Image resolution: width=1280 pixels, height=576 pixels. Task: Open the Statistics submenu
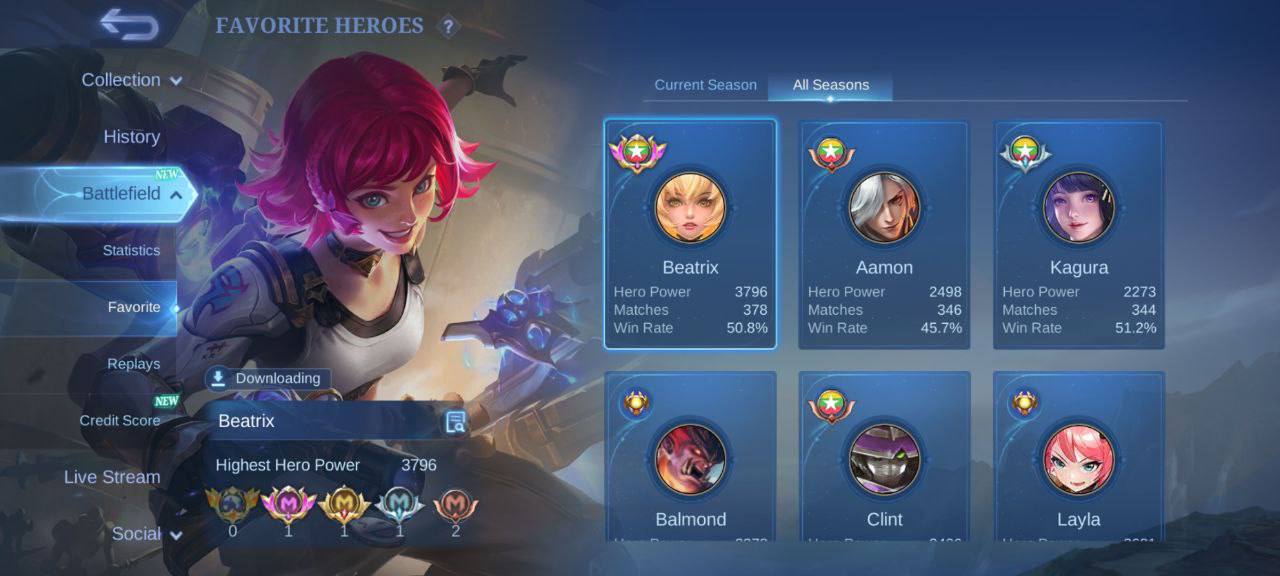[131, 250]
